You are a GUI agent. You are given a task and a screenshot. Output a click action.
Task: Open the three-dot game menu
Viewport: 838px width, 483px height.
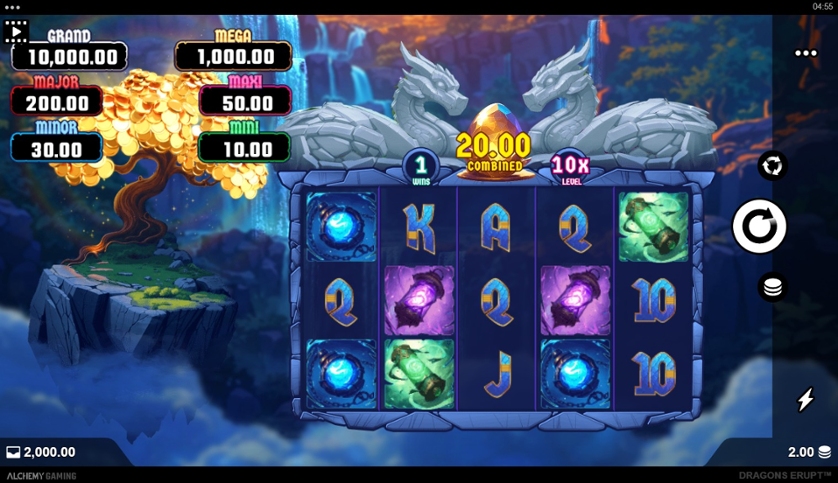[806, 54]
